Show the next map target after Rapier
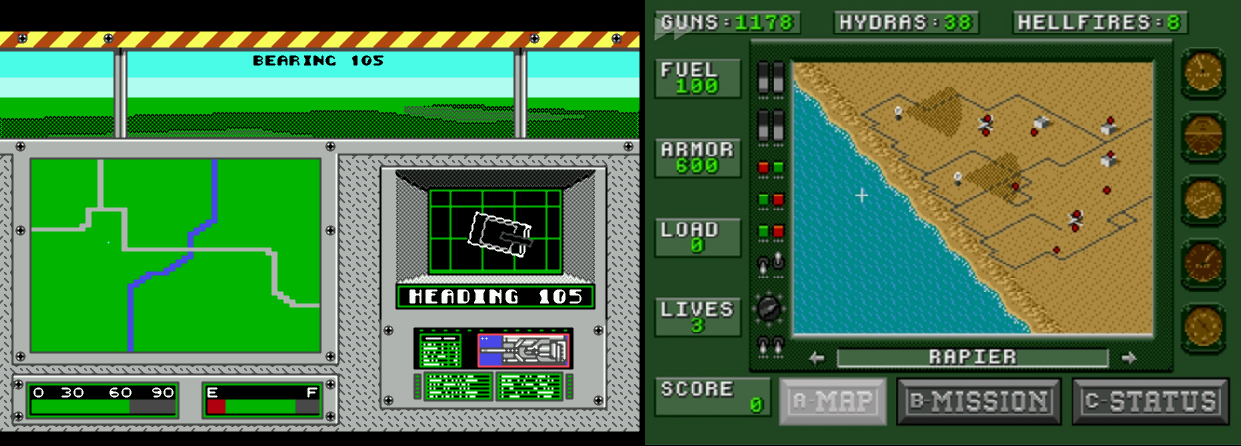 click(1130, 357)
